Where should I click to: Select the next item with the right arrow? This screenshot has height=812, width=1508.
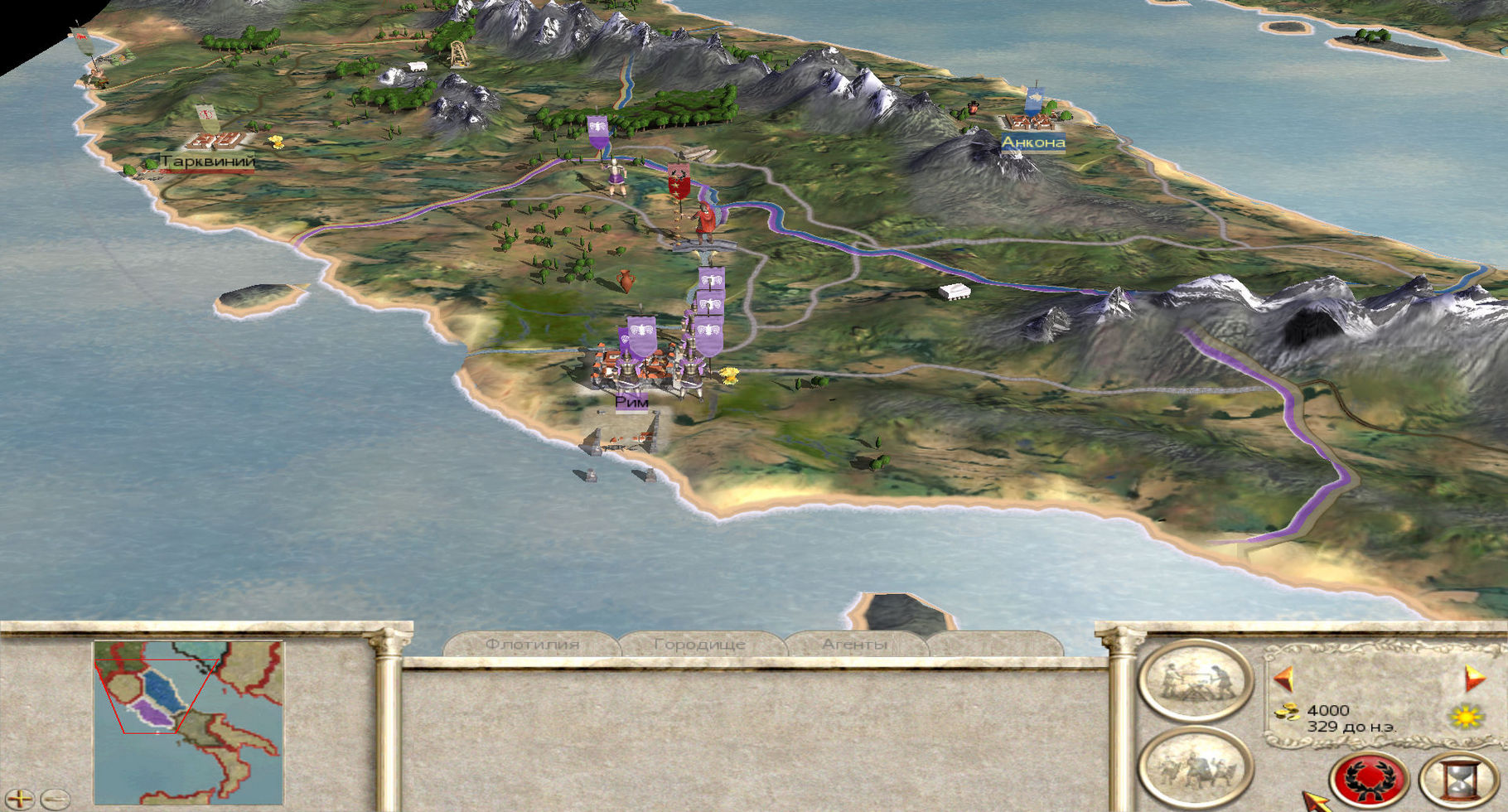coord(1474,679)
